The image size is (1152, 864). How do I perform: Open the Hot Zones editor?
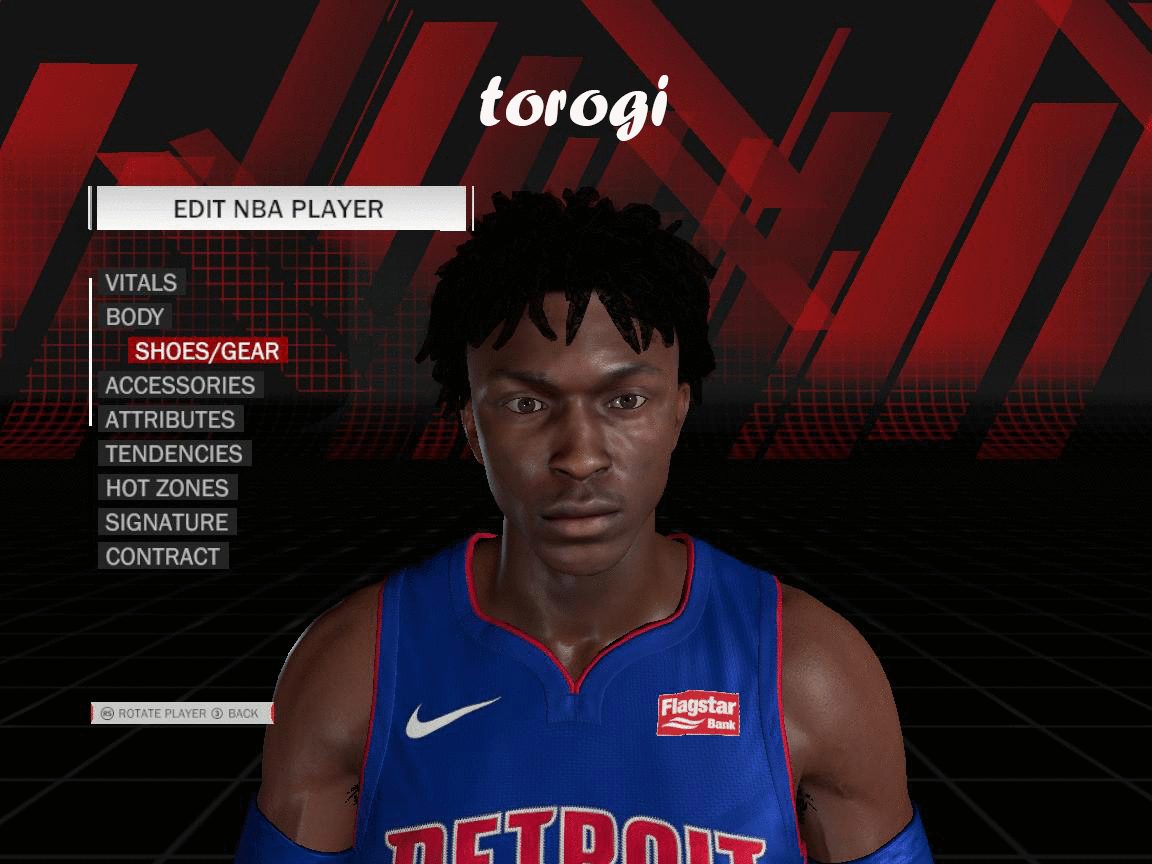[167, 488]
